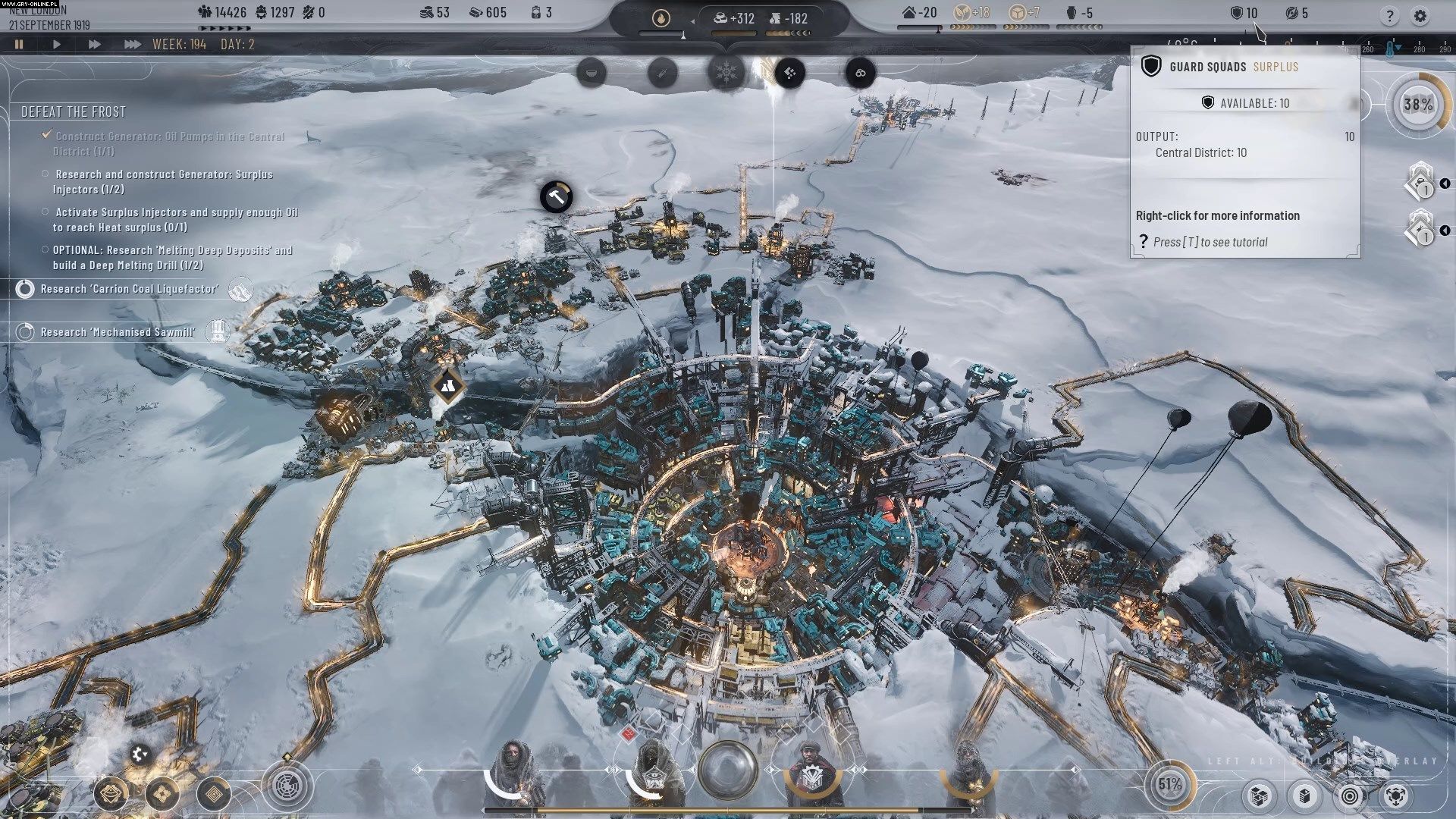
Task: Open the Defeat the Frost objective panel
Action: tap(74, 112)
